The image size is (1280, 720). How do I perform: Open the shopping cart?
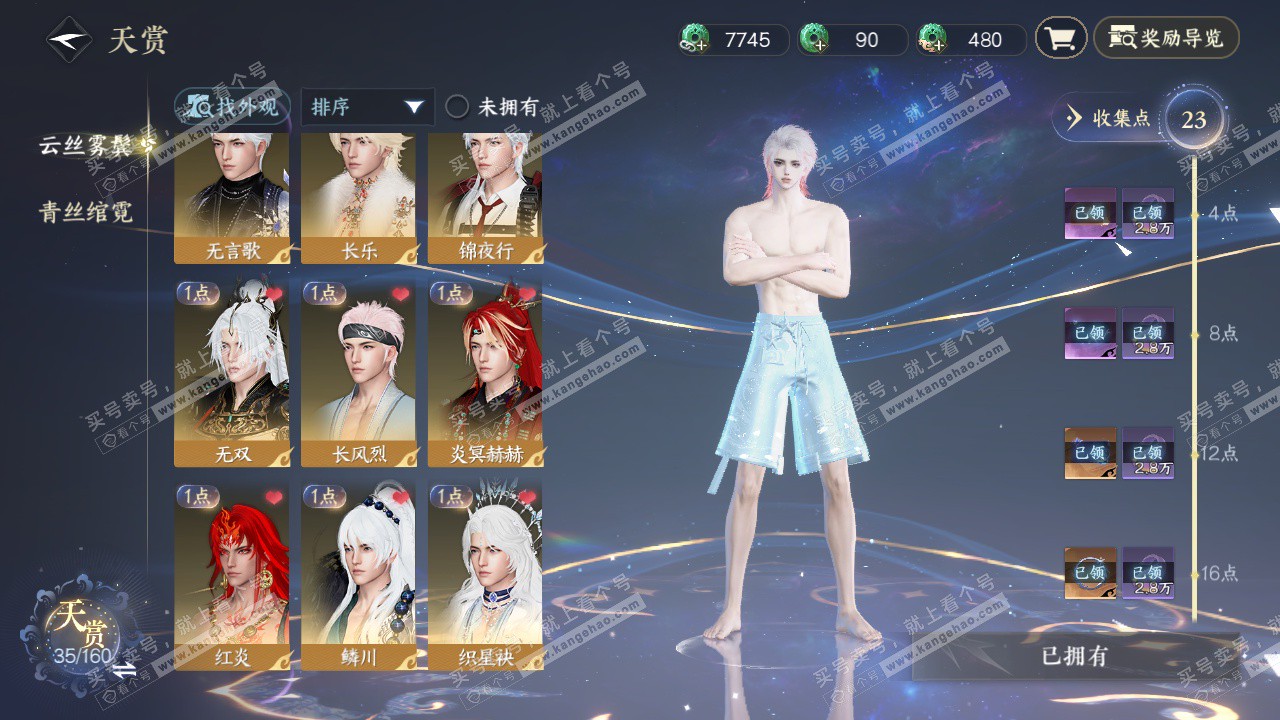pos(1060,39)
